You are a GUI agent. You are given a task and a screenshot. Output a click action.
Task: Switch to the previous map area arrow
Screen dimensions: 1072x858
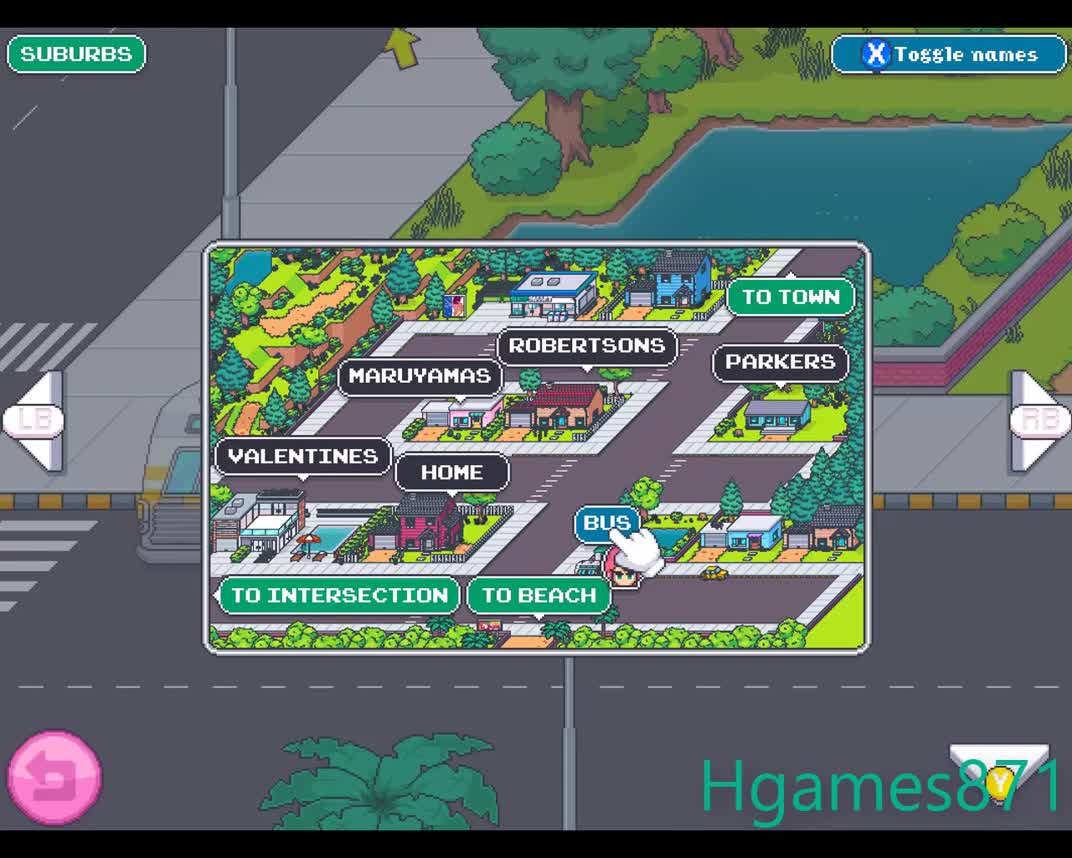coord(36,420)
